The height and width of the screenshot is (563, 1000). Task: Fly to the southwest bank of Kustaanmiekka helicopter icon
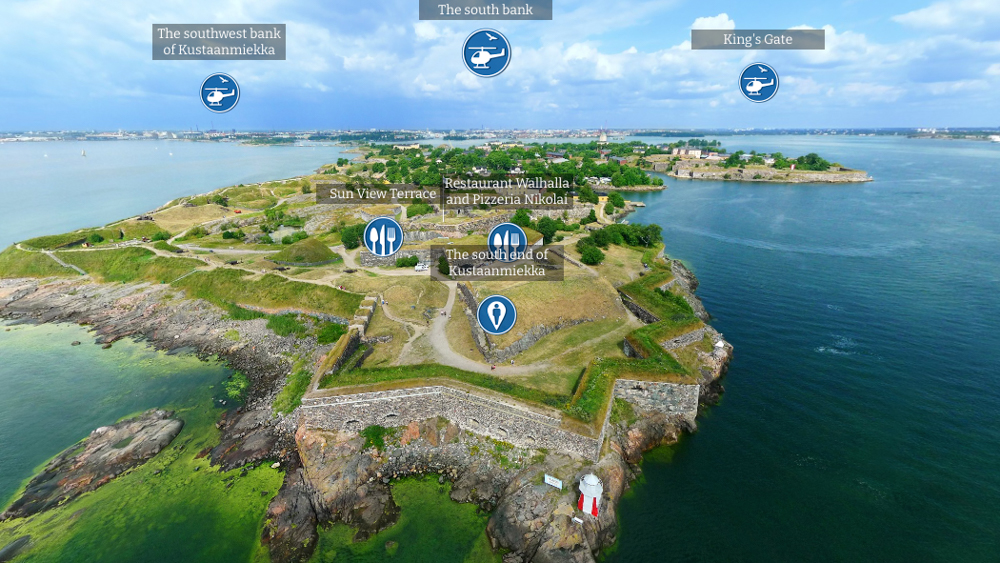(219, 93)
